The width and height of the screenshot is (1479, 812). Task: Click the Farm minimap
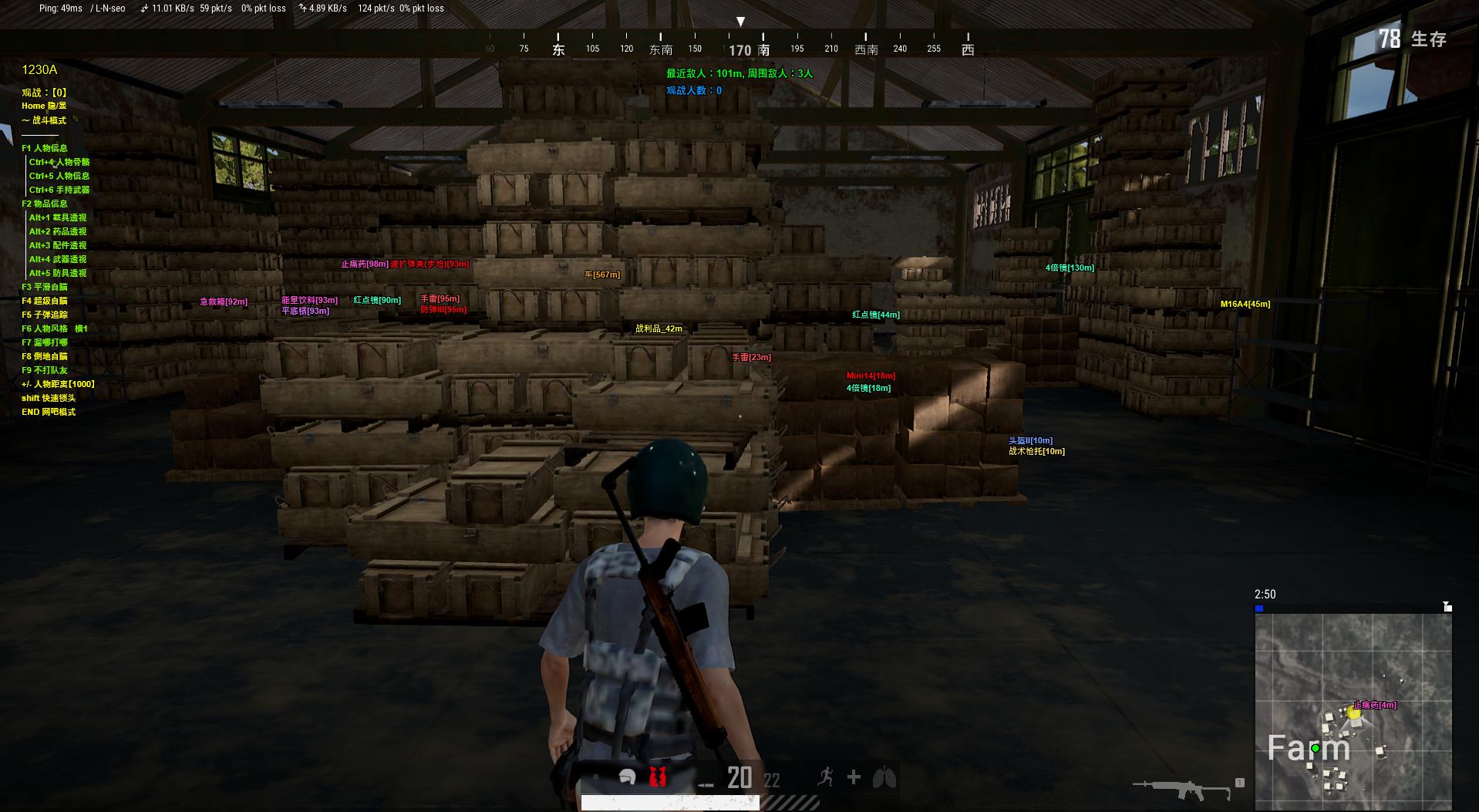(x=1353, y=711)
